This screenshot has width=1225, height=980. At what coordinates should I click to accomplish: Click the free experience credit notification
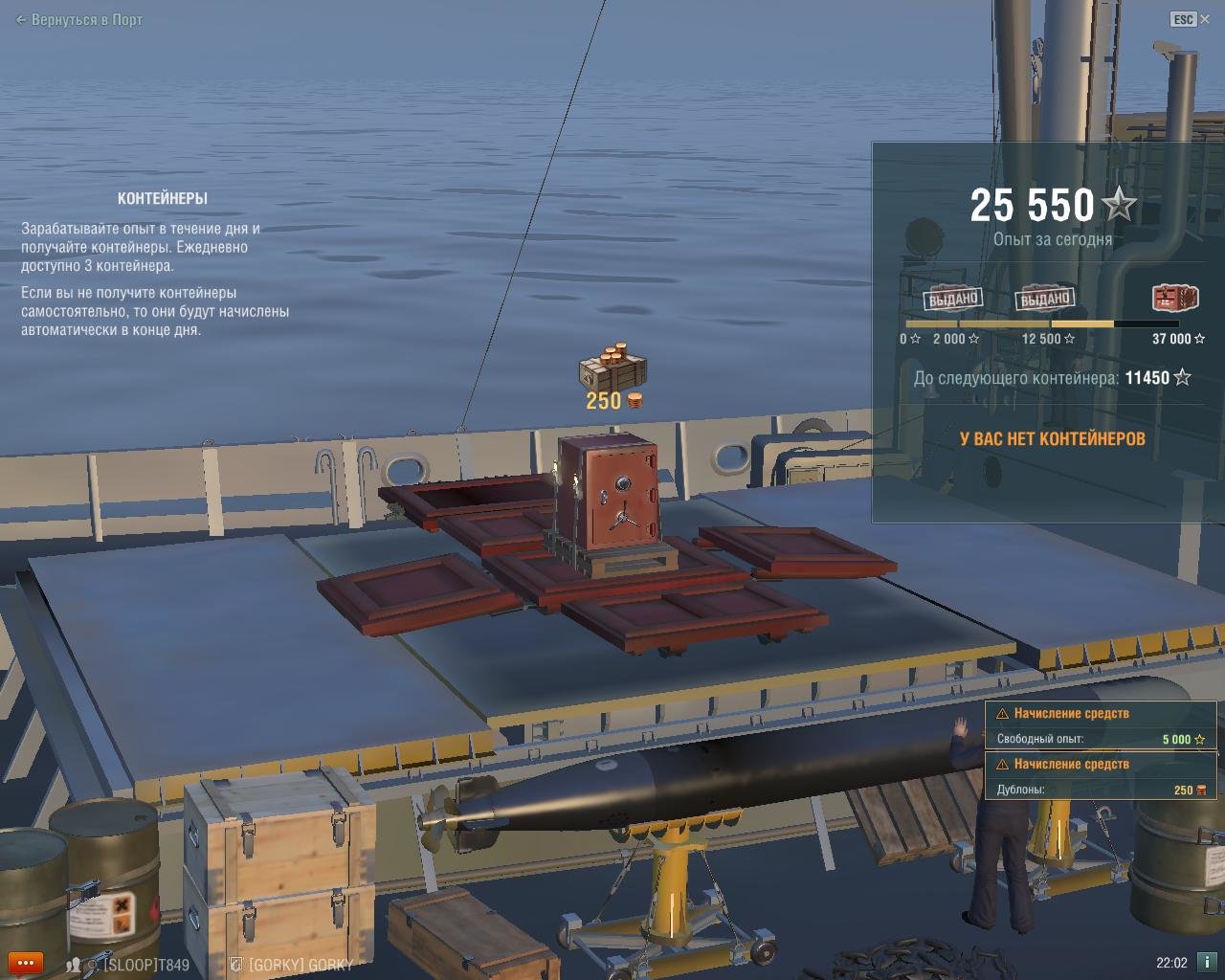[x=1100, y=726]
